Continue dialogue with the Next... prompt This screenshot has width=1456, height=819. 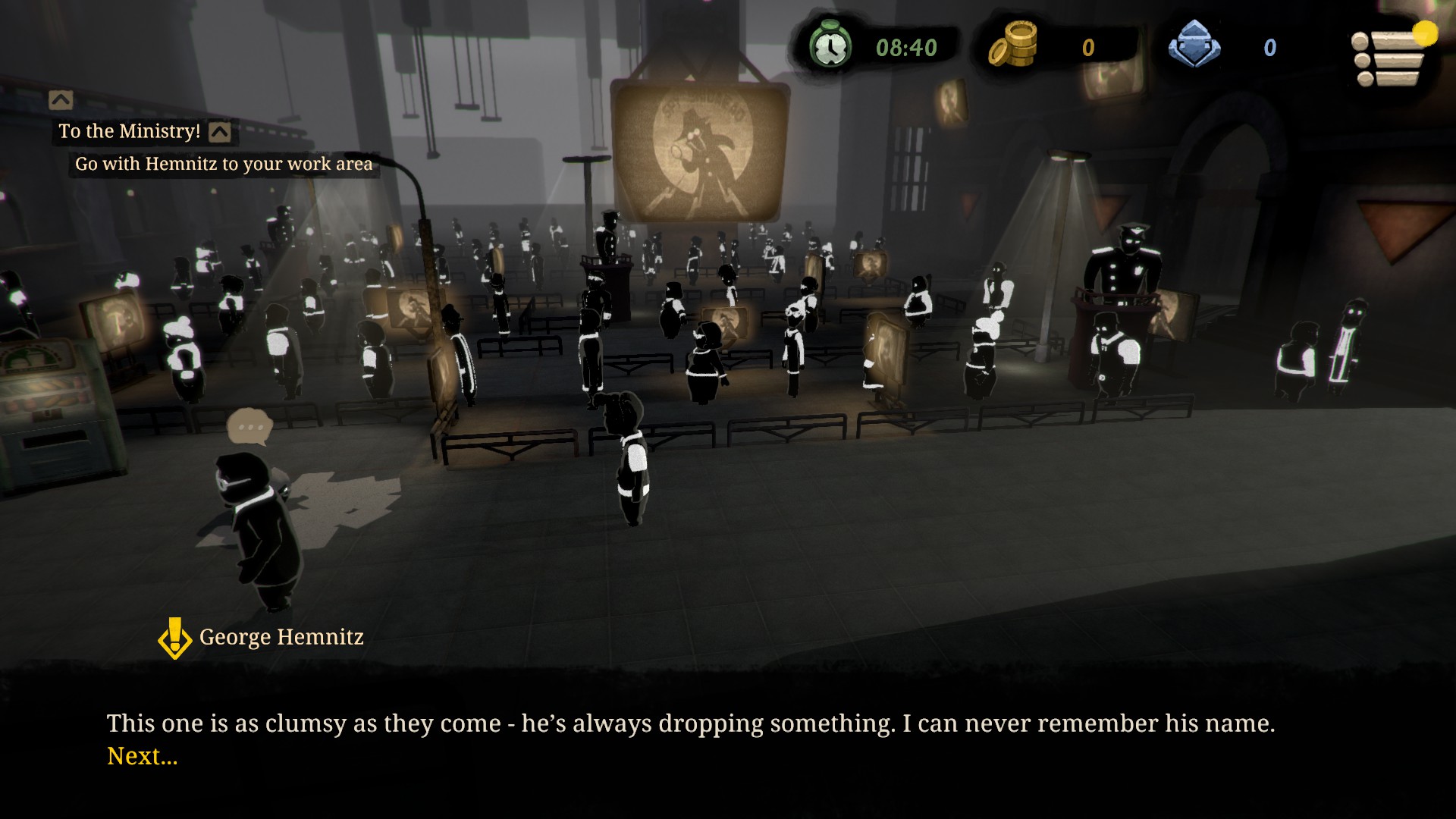pyautogui.click(x=143, y=756)
